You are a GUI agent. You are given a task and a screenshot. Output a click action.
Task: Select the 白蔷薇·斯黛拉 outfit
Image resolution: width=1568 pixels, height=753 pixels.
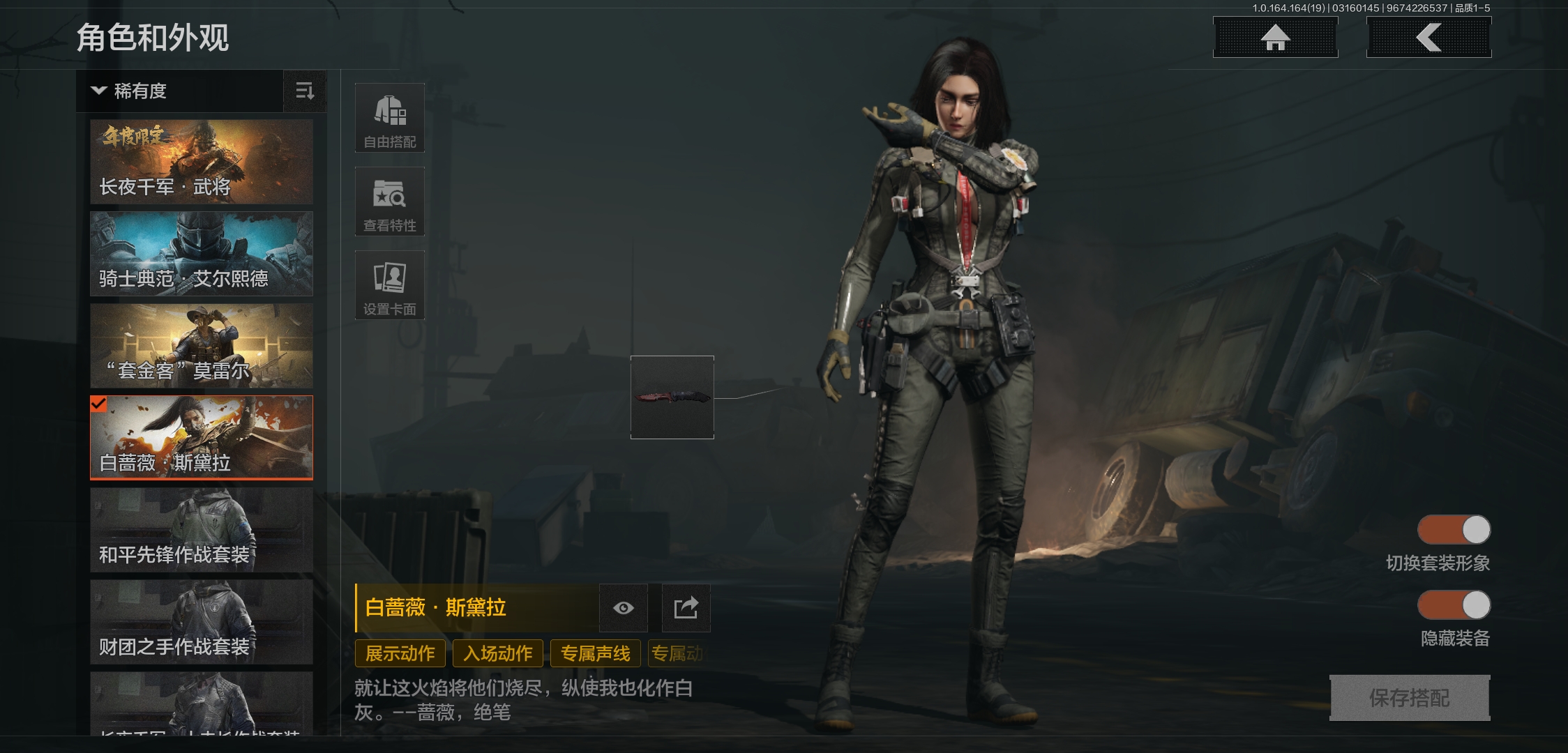[202, 438]
